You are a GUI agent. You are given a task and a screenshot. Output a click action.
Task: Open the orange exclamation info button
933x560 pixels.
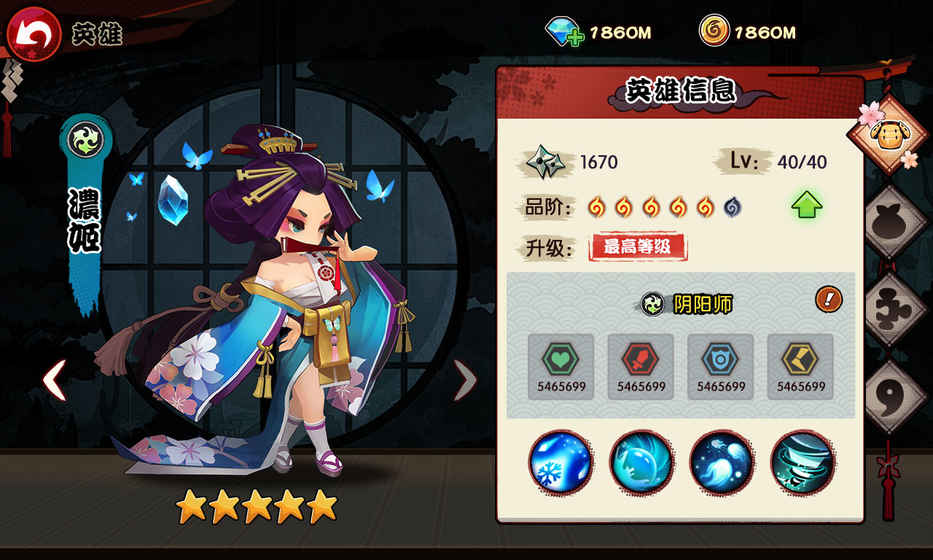click(828, 298)
